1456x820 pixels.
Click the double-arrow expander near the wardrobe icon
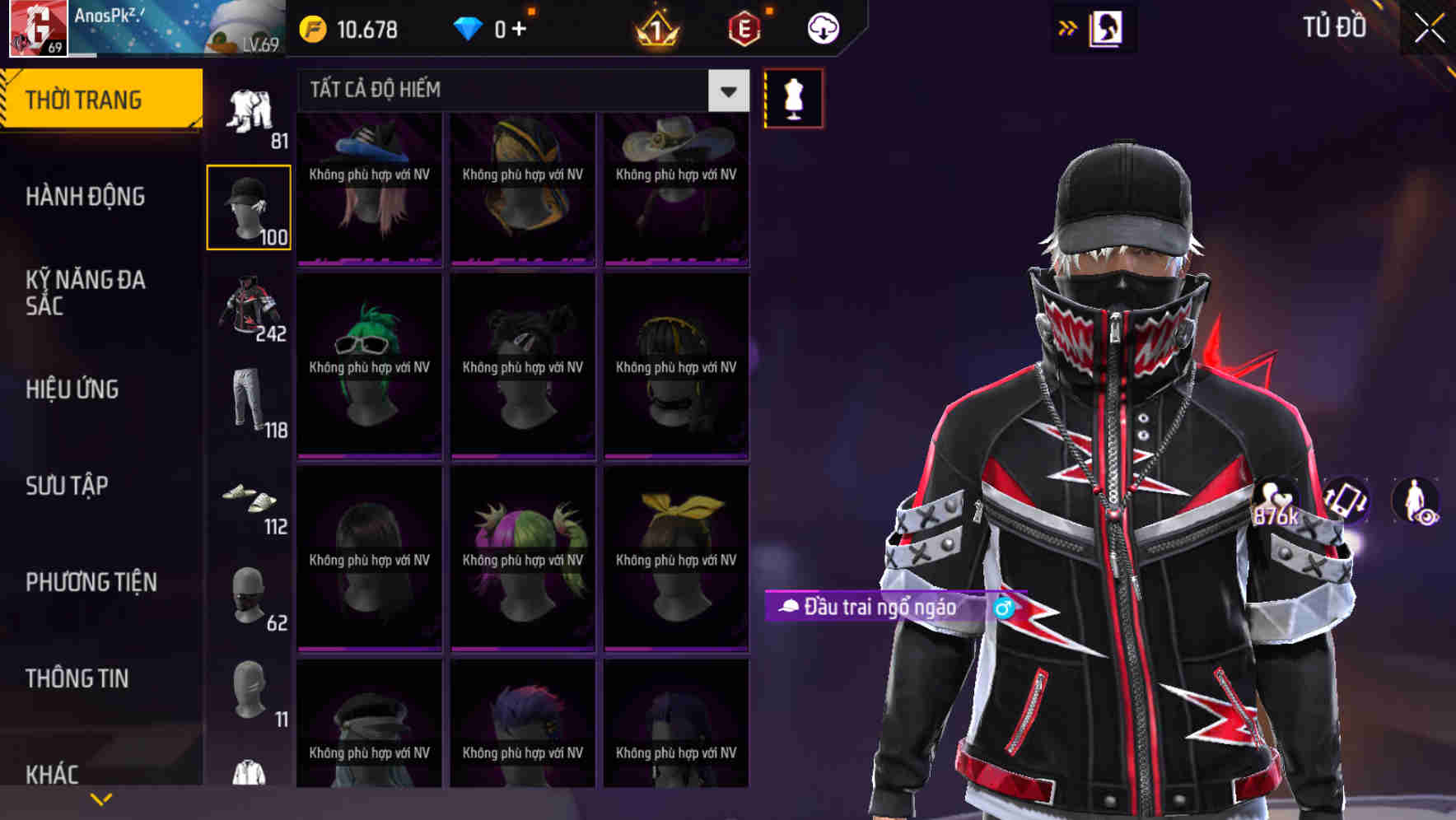click(1068, 27)
